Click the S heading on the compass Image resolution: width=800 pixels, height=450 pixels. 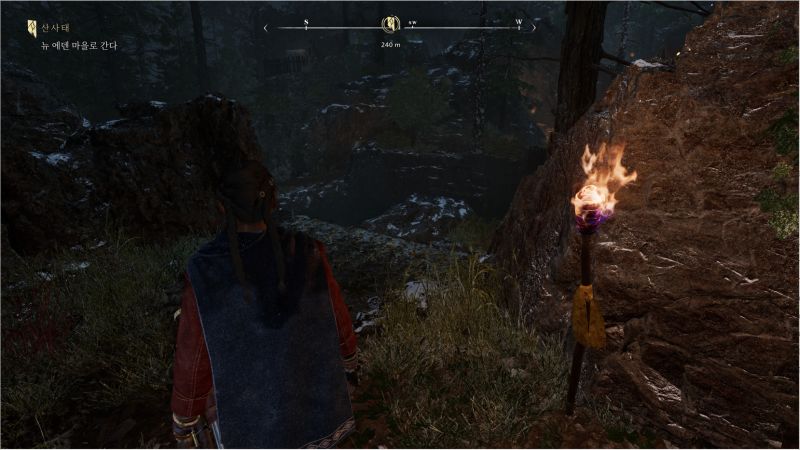[x=306, y=21]
